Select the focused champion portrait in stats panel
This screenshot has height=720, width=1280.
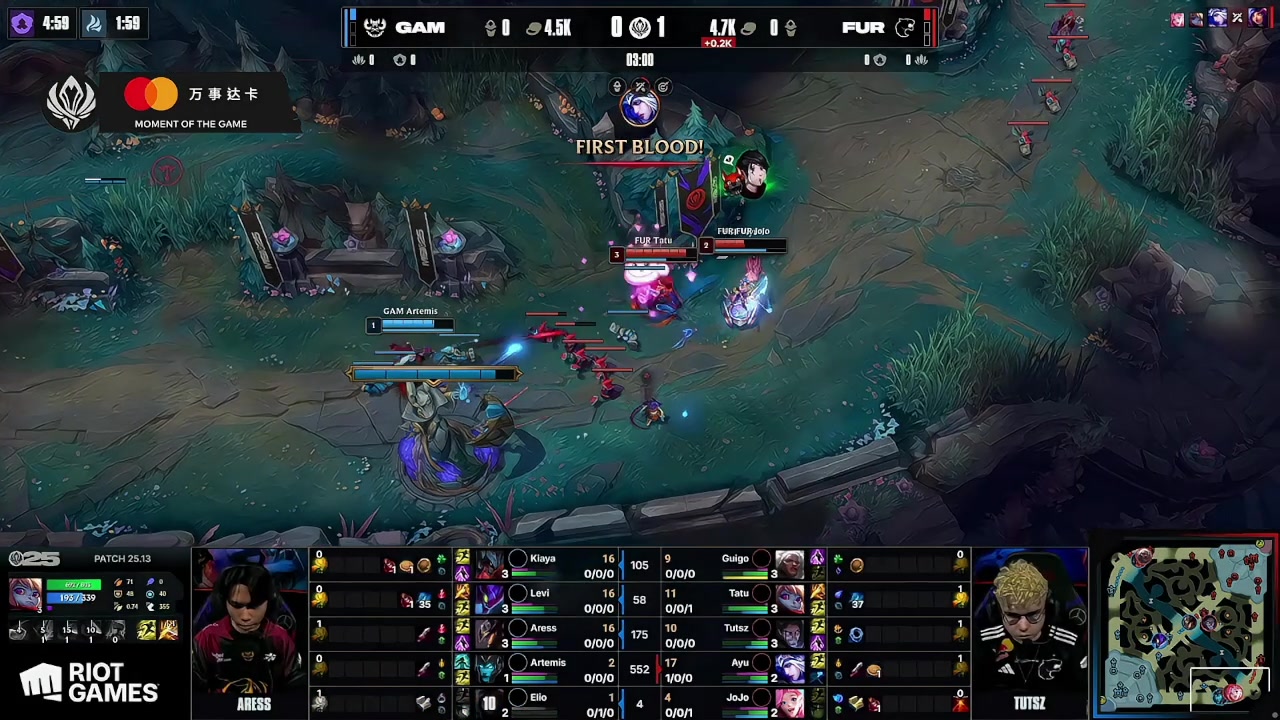click(x=25, y=593)
